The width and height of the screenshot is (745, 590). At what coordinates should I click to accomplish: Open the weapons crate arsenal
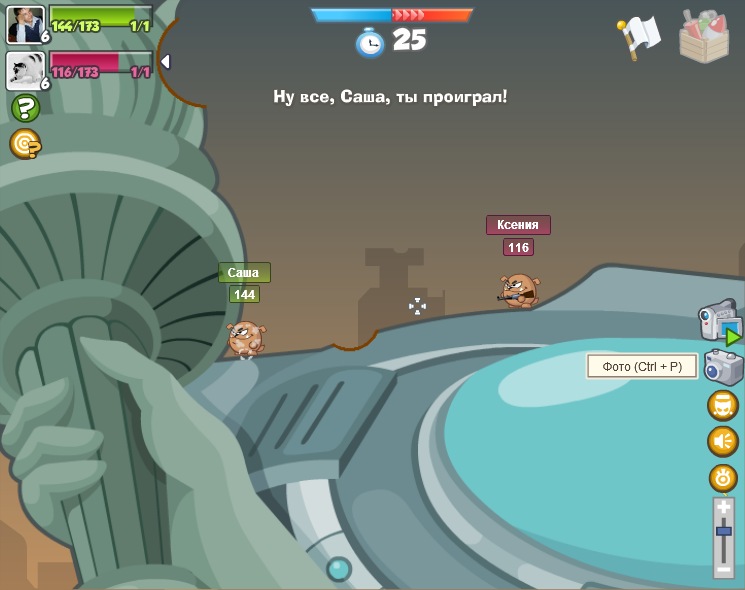point(704,36)
